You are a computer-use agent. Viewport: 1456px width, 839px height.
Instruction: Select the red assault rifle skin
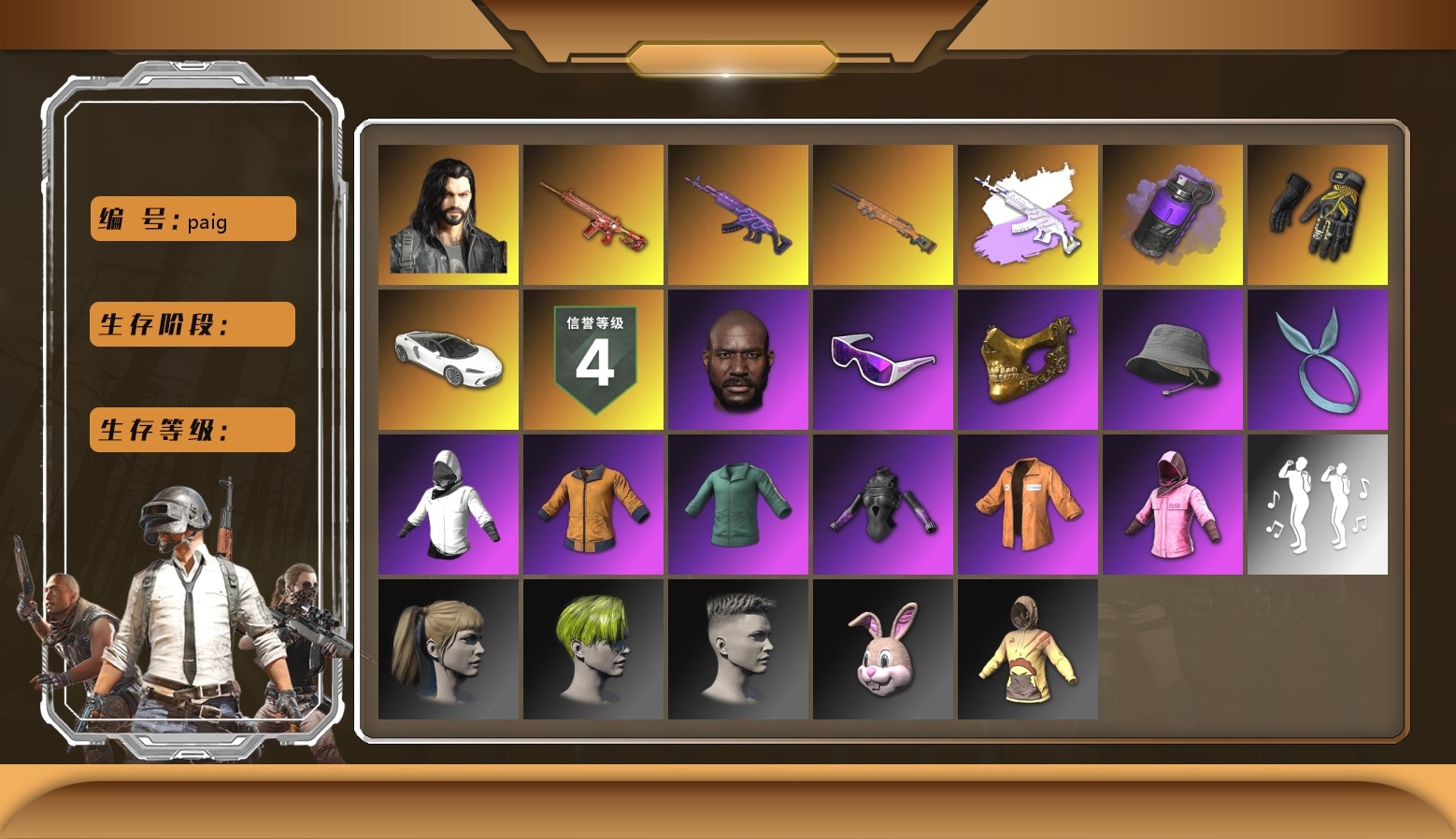coord(592,213)
